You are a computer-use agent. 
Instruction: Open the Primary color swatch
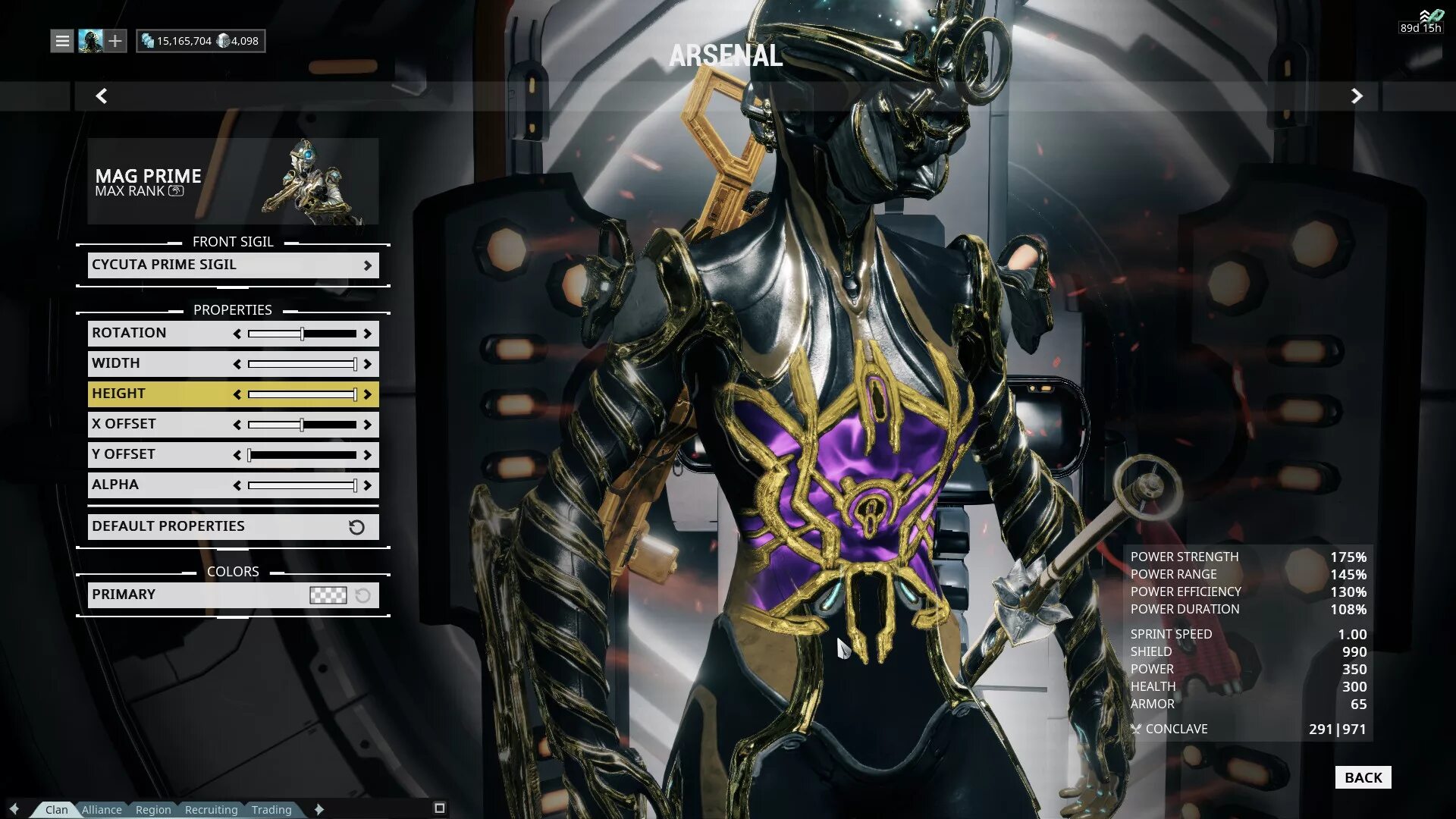click(328, 595)
